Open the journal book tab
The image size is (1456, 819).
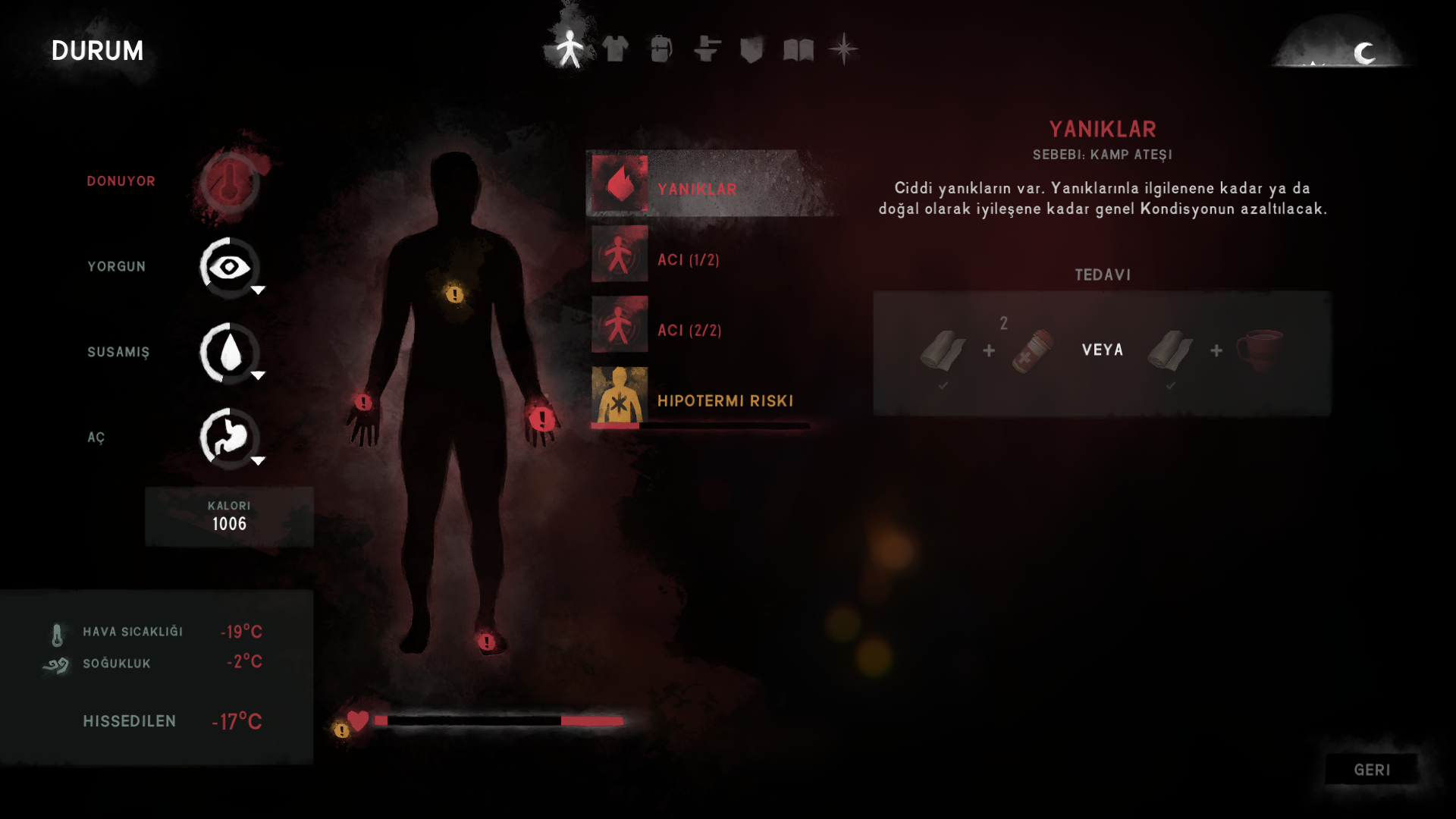[x=798, y=50]
